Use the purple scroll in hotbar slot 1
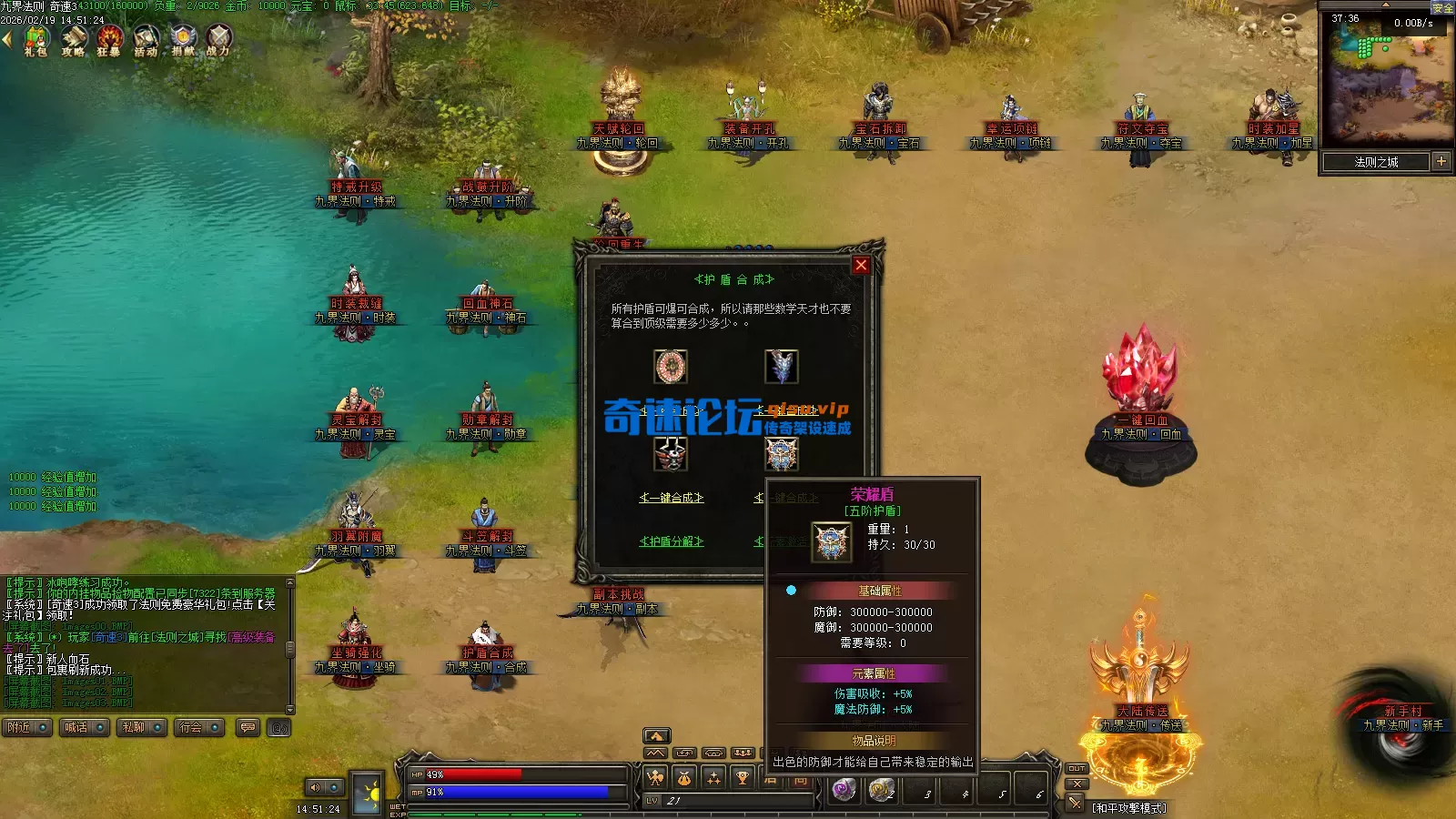The width and height of the screenshot is (1456, 819). tap(844, 789)
